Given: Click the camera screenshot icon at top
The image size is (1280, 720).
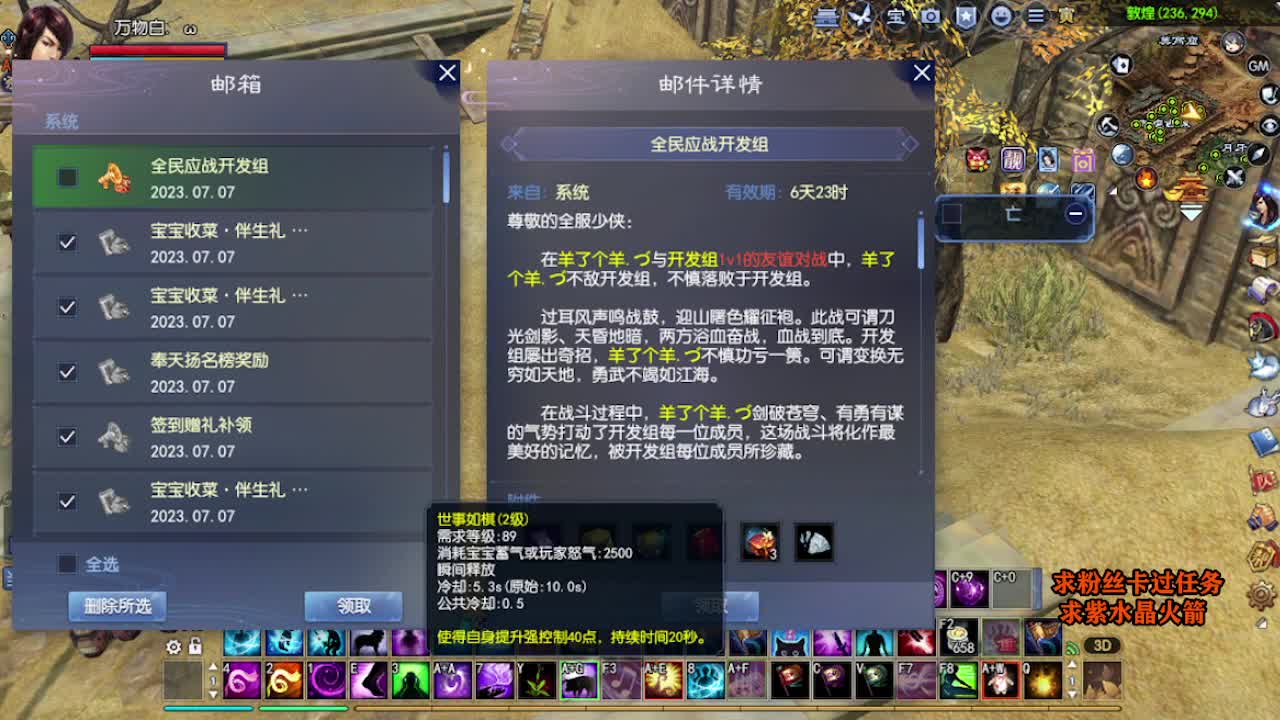Looking at the screenshot, I should coord(931,16).
